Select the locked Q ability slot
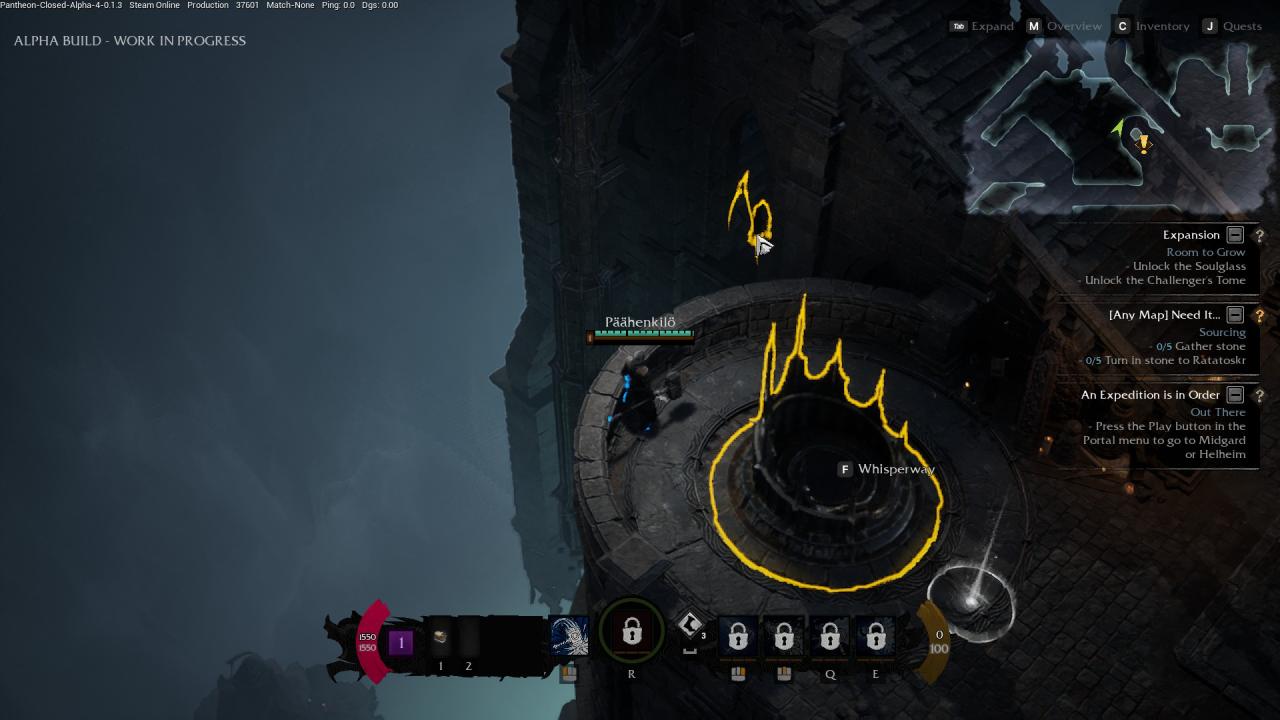The width and height of the screenshot is (1280, 720). (829, 637)
